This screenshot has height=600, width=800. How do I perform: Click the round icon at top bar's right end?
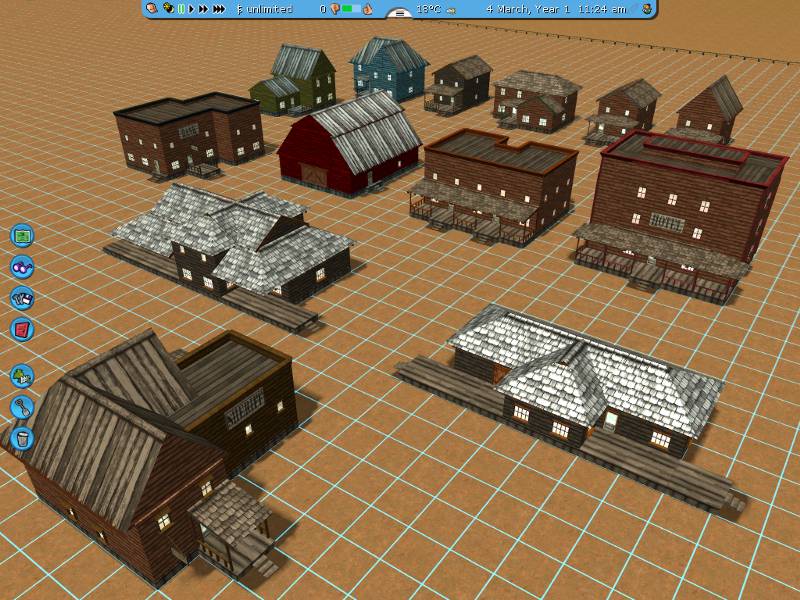coord(648,9)
